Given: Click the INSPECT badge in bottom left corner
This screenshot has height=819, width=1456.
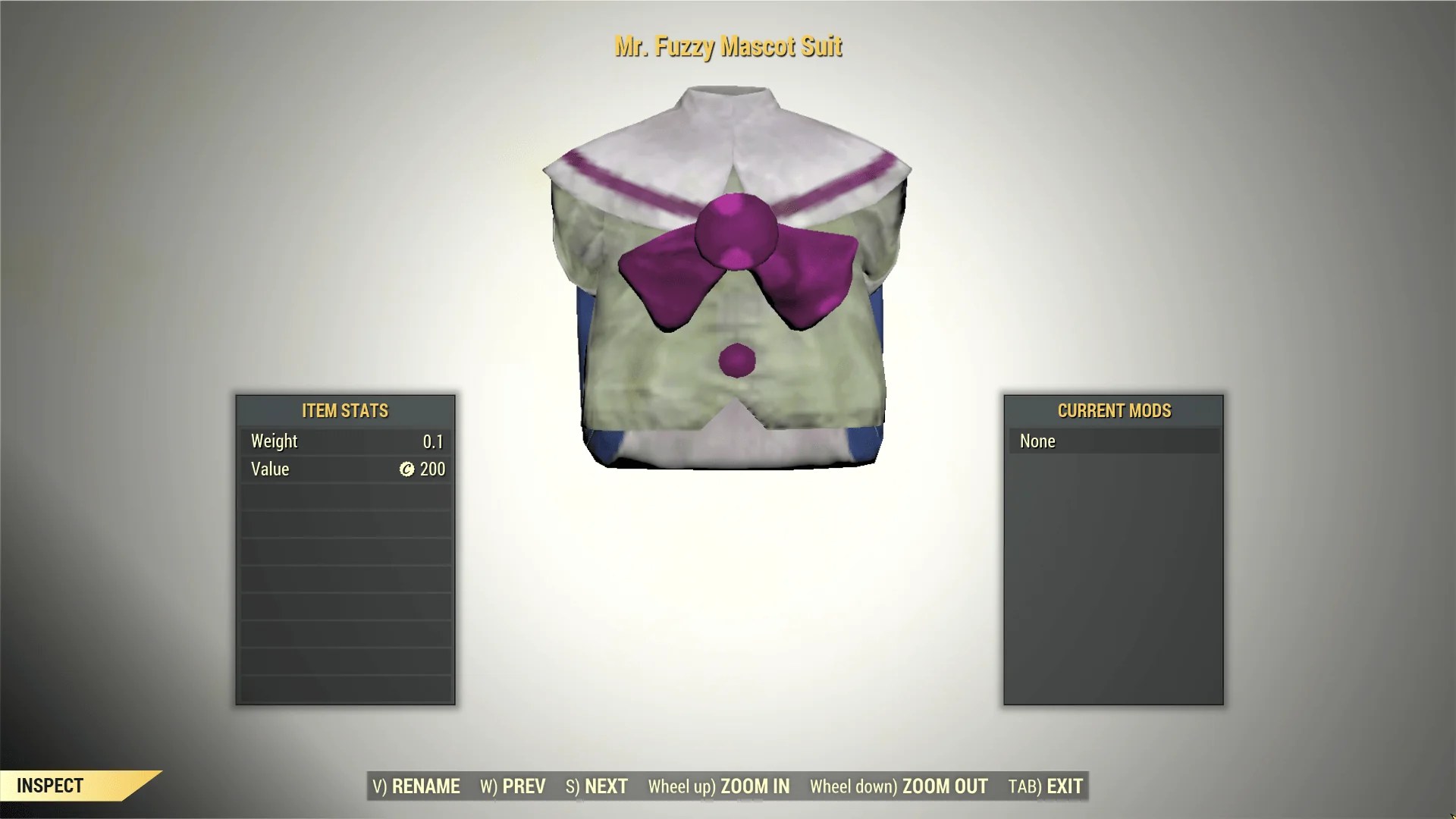Looking at the screenshot, I should pos(49,786).
